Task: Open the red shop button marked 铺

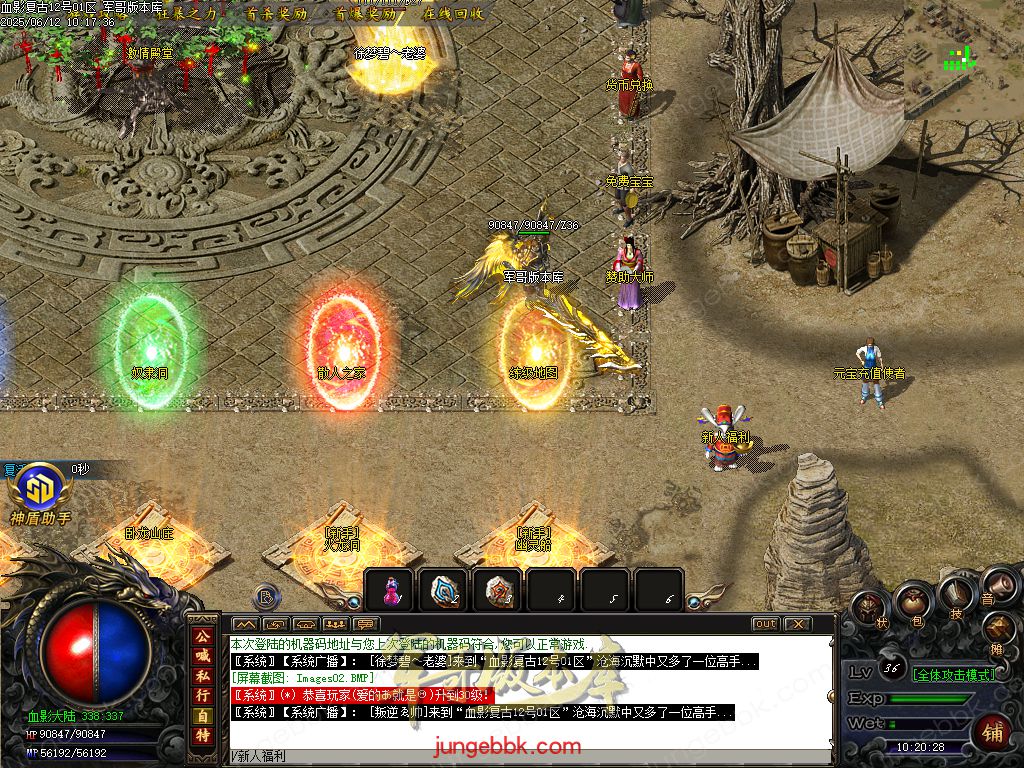Action: pyautogui.click(x=993, y=732)
